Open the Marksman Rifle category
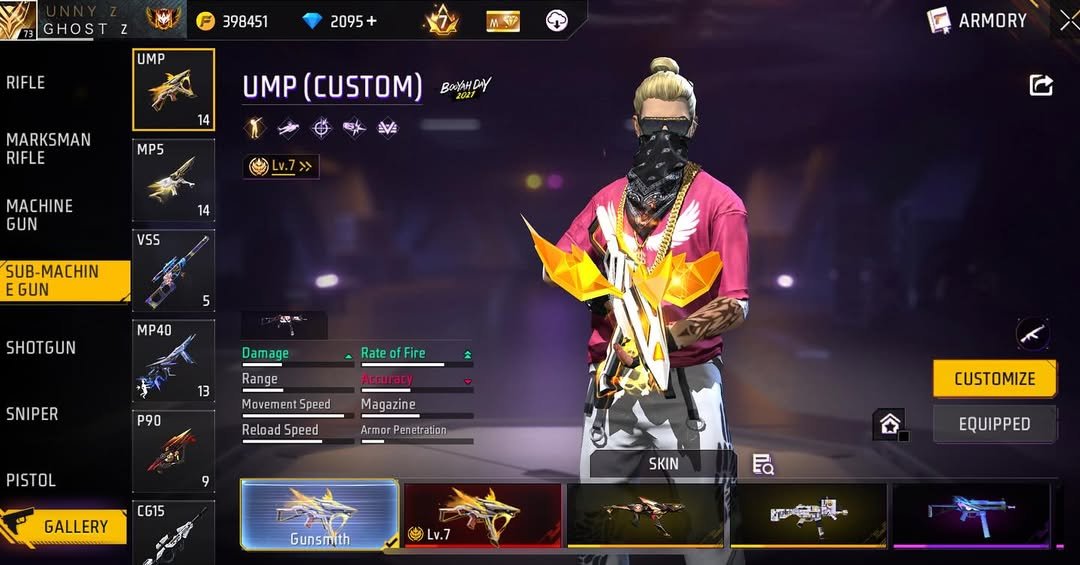Viewport: 1080px width, 565px height. click(x=48, y=149)
